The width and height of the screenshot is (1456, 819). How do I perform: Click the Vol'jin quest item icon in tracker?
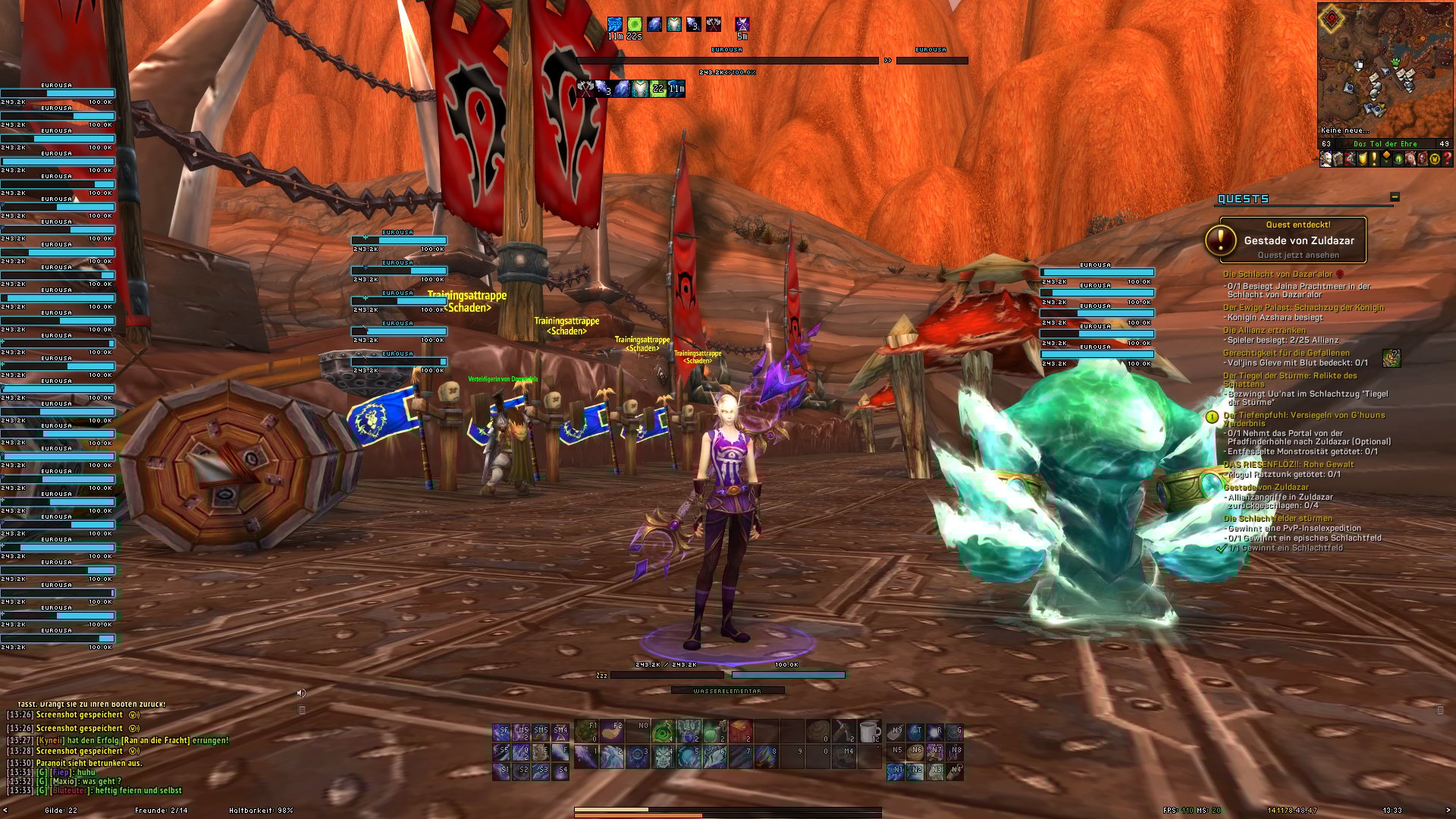pos(1391,358)
